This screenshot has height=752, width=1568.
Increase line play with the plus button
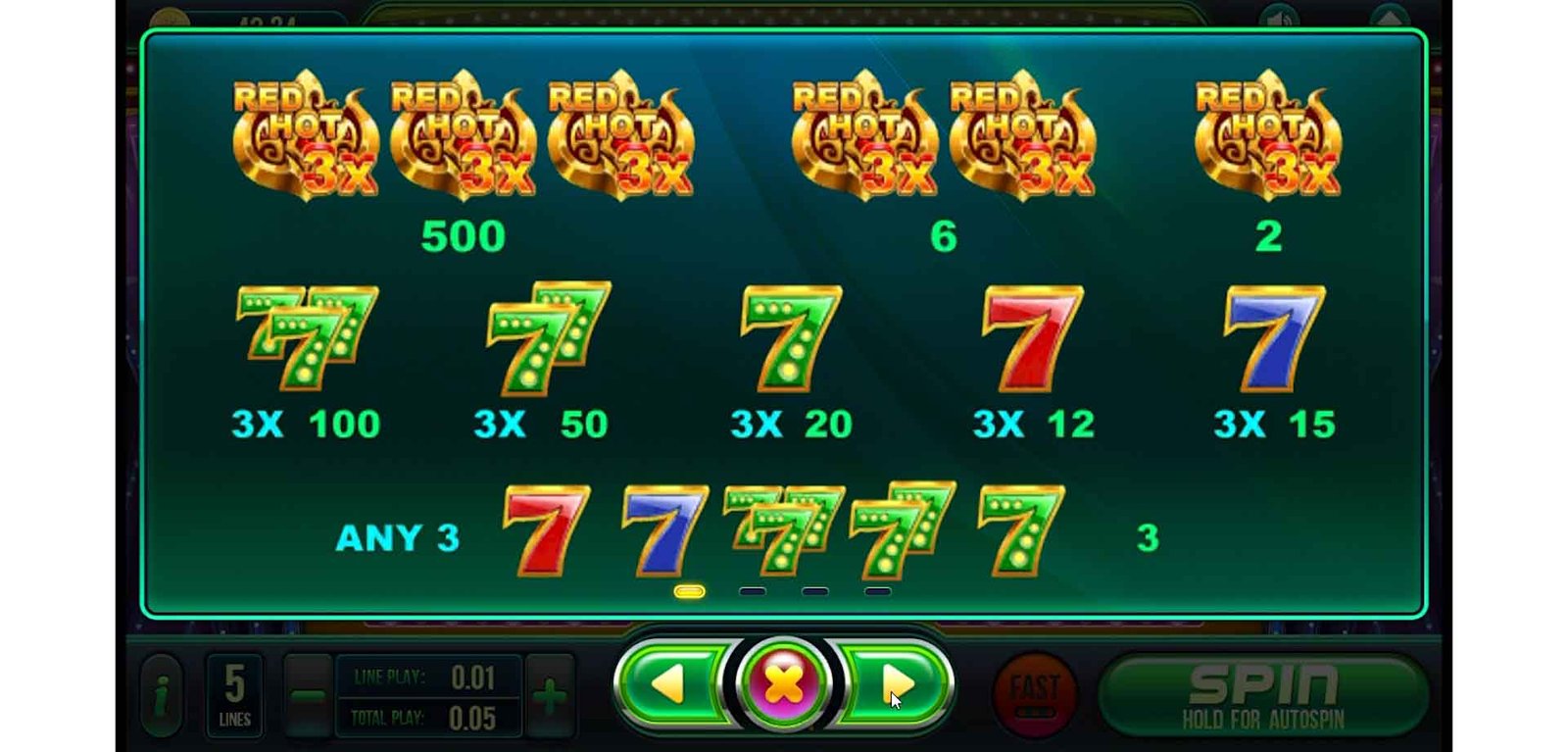(550, 696)
